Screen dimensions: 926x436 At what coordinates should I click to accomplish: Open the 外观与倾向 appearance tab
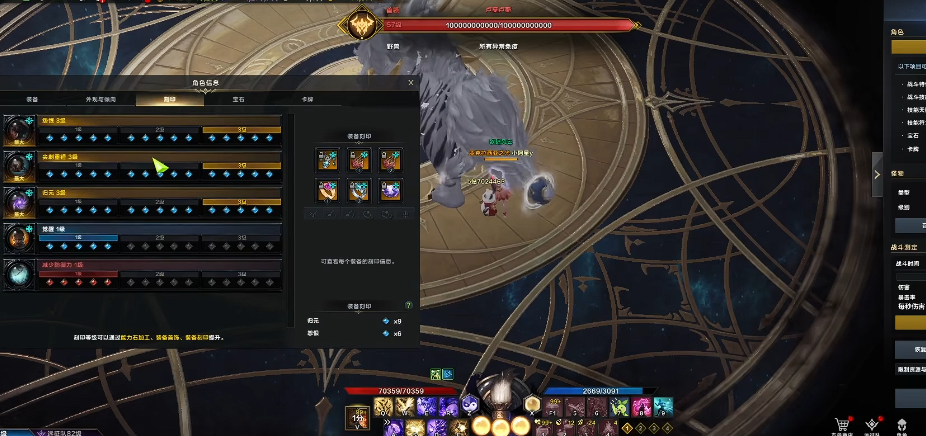tap(100, 100)
